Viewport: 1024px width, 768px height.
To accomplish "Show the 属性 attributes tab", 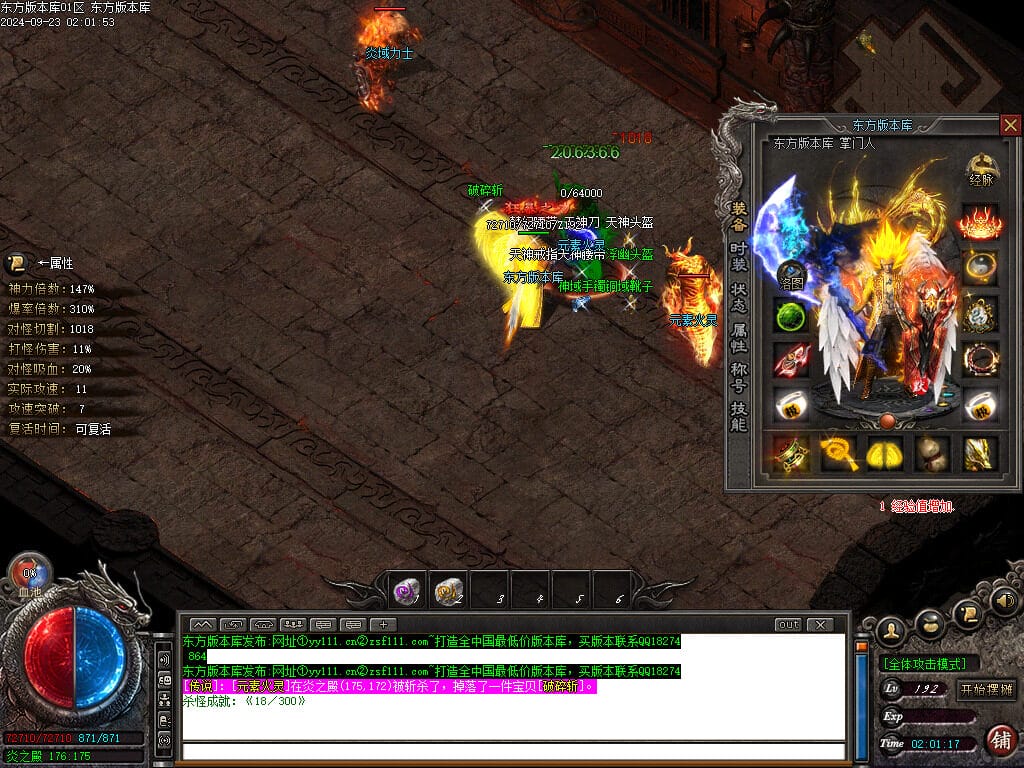I will [738, 337].
